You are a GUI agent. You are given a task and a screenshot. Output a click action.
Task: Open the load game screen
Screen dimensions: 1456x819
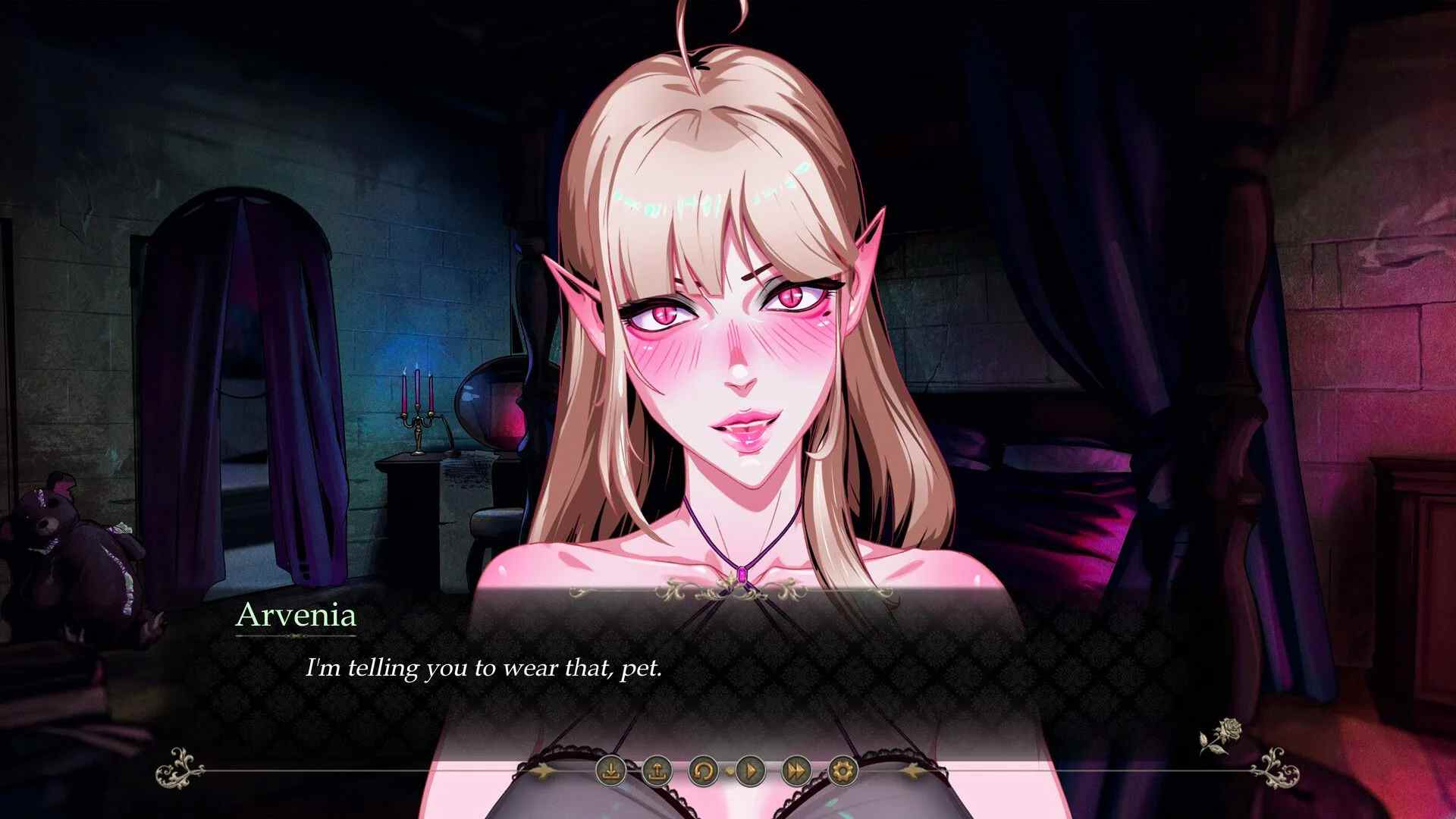click(657, 771)
